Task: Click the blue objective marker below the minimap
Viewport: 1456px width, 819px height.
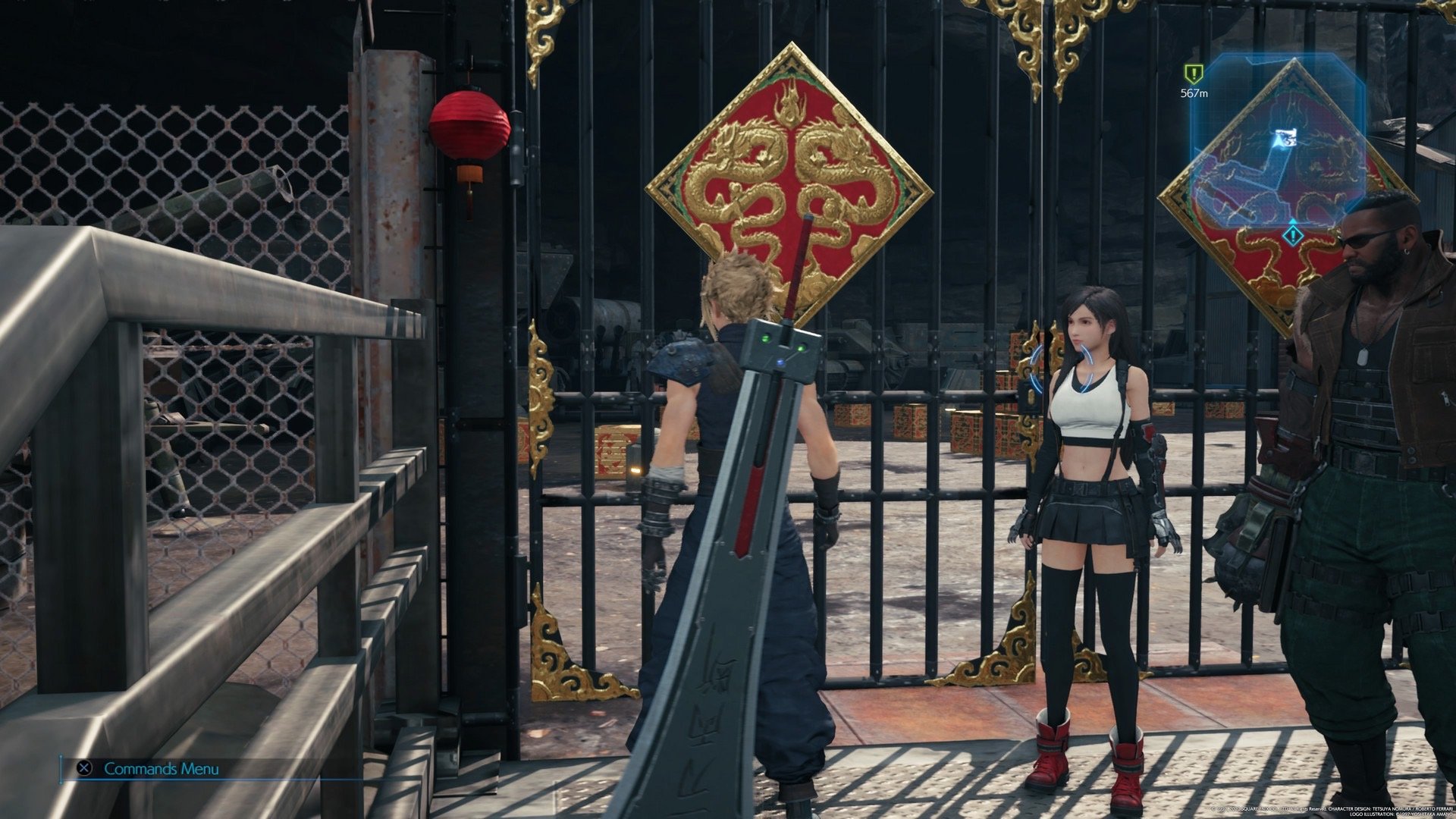Action: 1294,236
